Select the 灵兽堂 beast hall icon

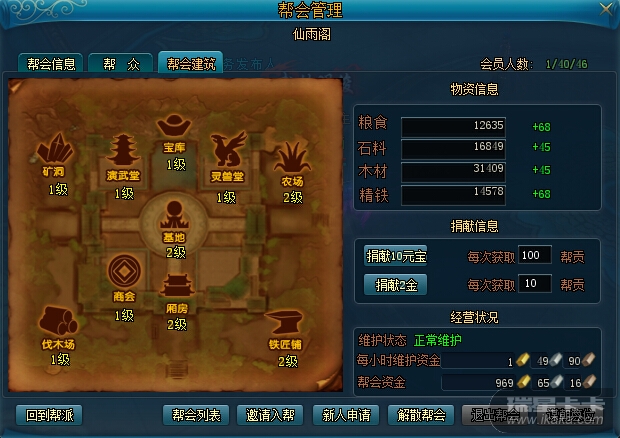tap(227, 154)
